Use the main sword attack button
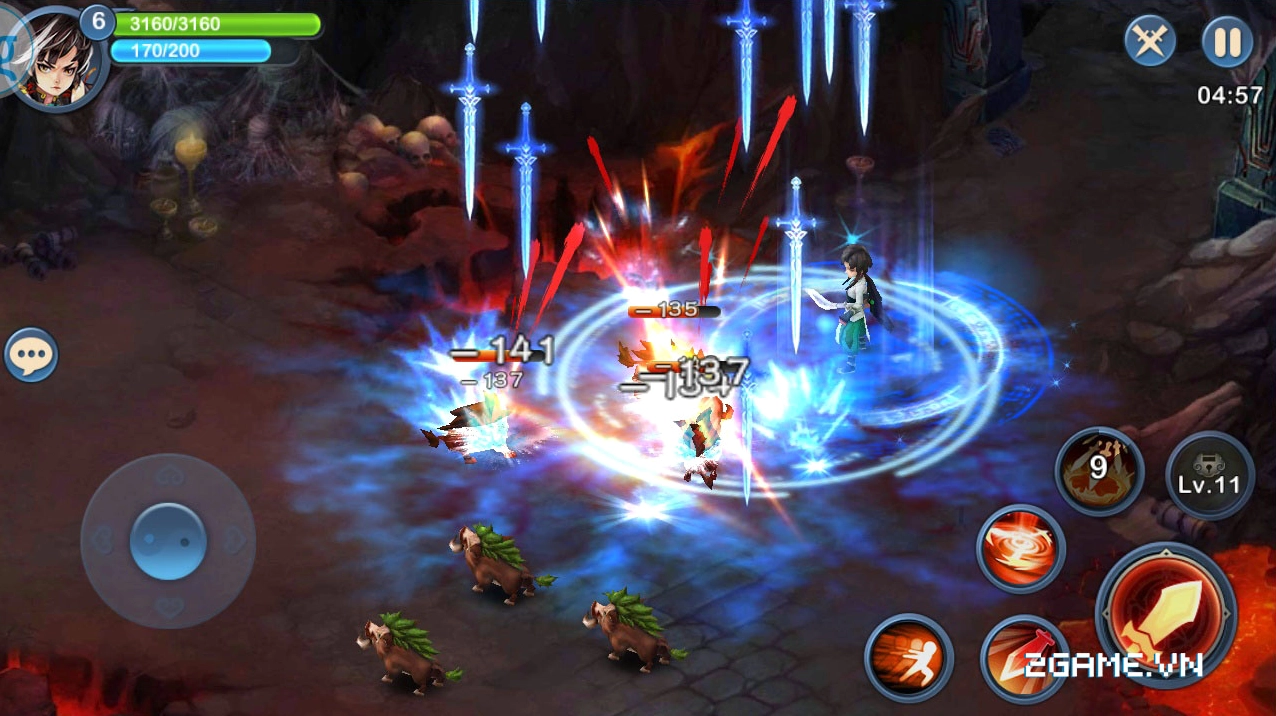Screen dimensions: 1276x716 click(1166, 613)
